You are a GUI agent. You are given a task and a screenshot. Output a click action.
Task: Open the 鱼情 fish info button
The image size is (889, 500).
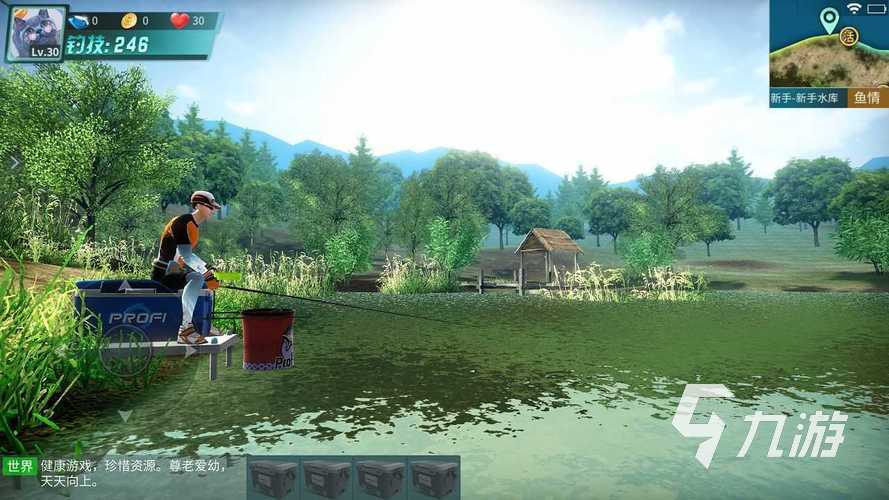[x=866, y=98]
